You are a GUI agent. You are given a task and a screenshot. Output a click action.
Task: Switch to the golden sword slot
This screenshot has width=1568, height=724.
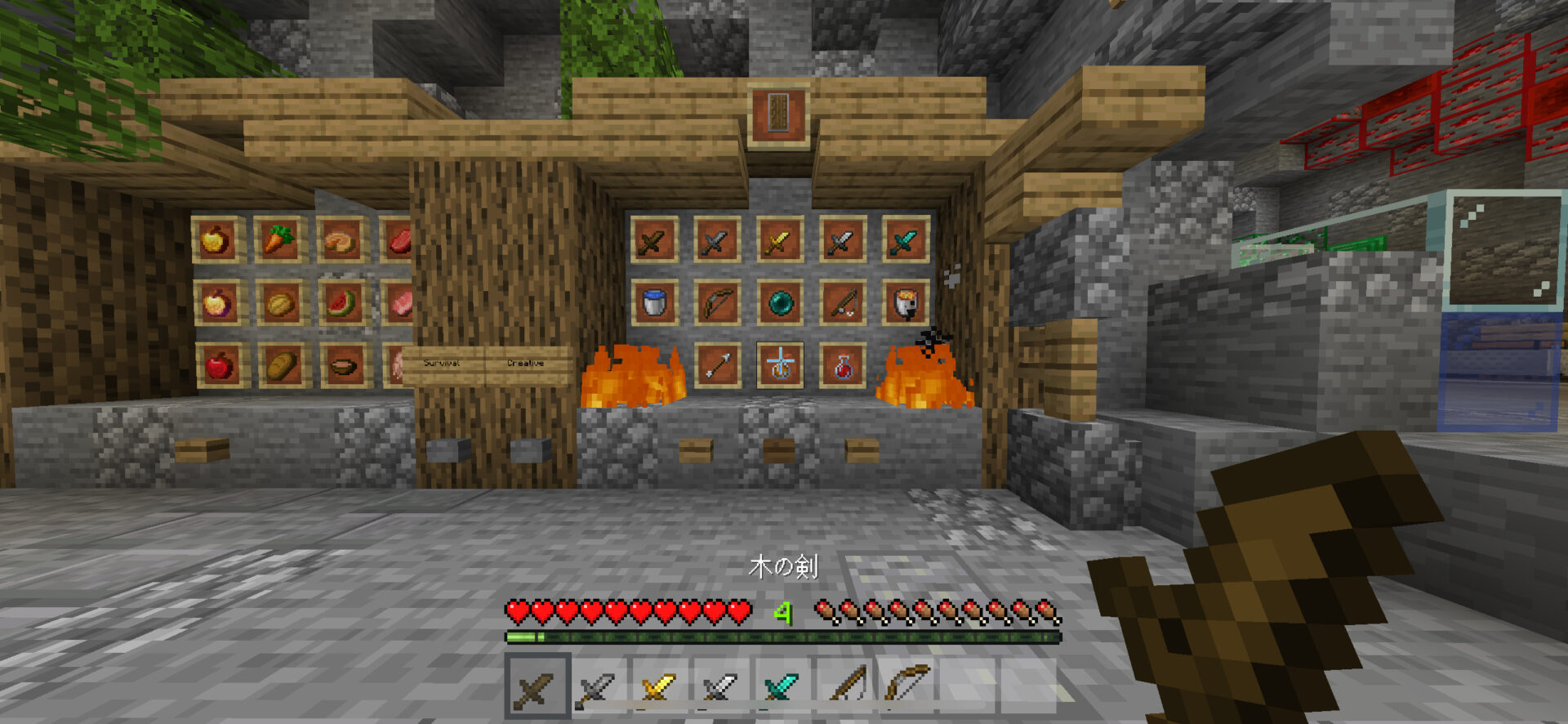tap(660, 687)
